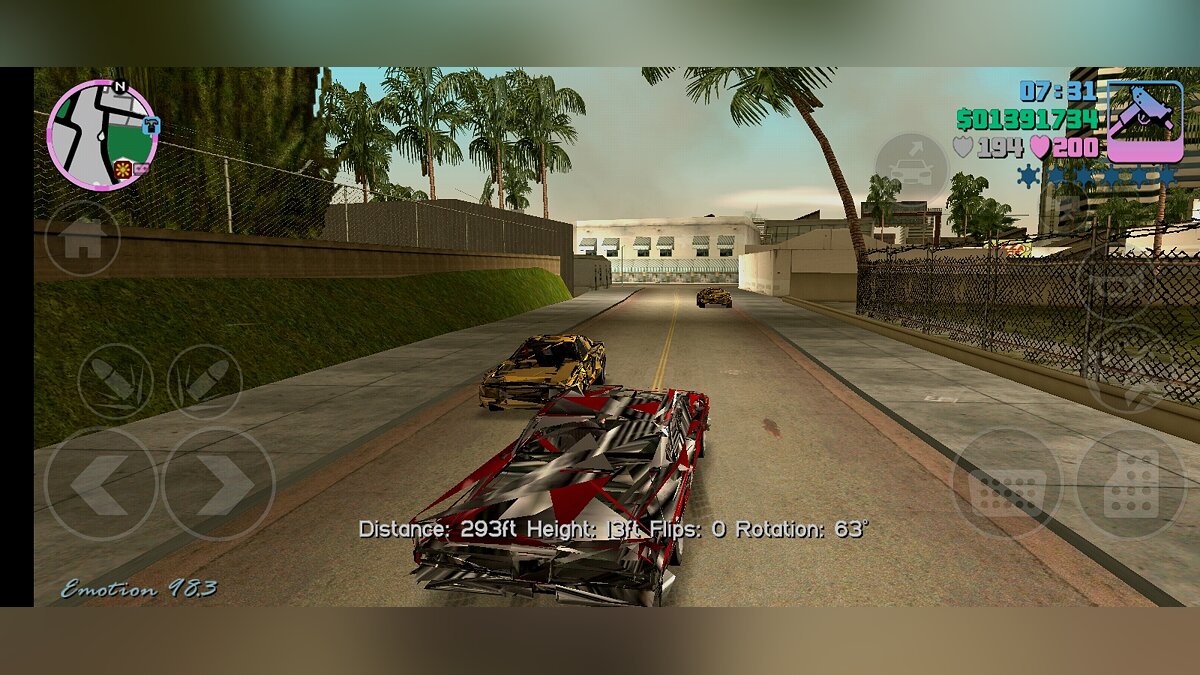The image size is (1200, 675).
Task: Tap the brake pedal button
Action: click(1005, 484)
